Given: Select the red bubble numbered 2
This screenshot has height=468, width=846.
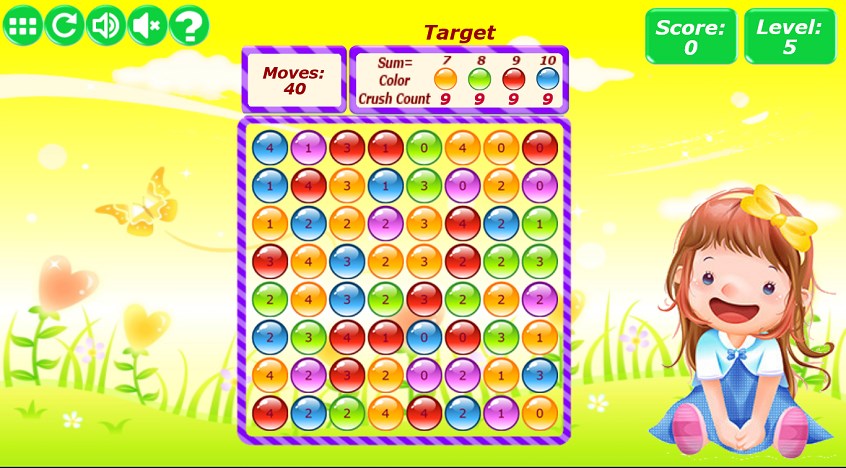Looking at the screenshot, I should point(463,261).
